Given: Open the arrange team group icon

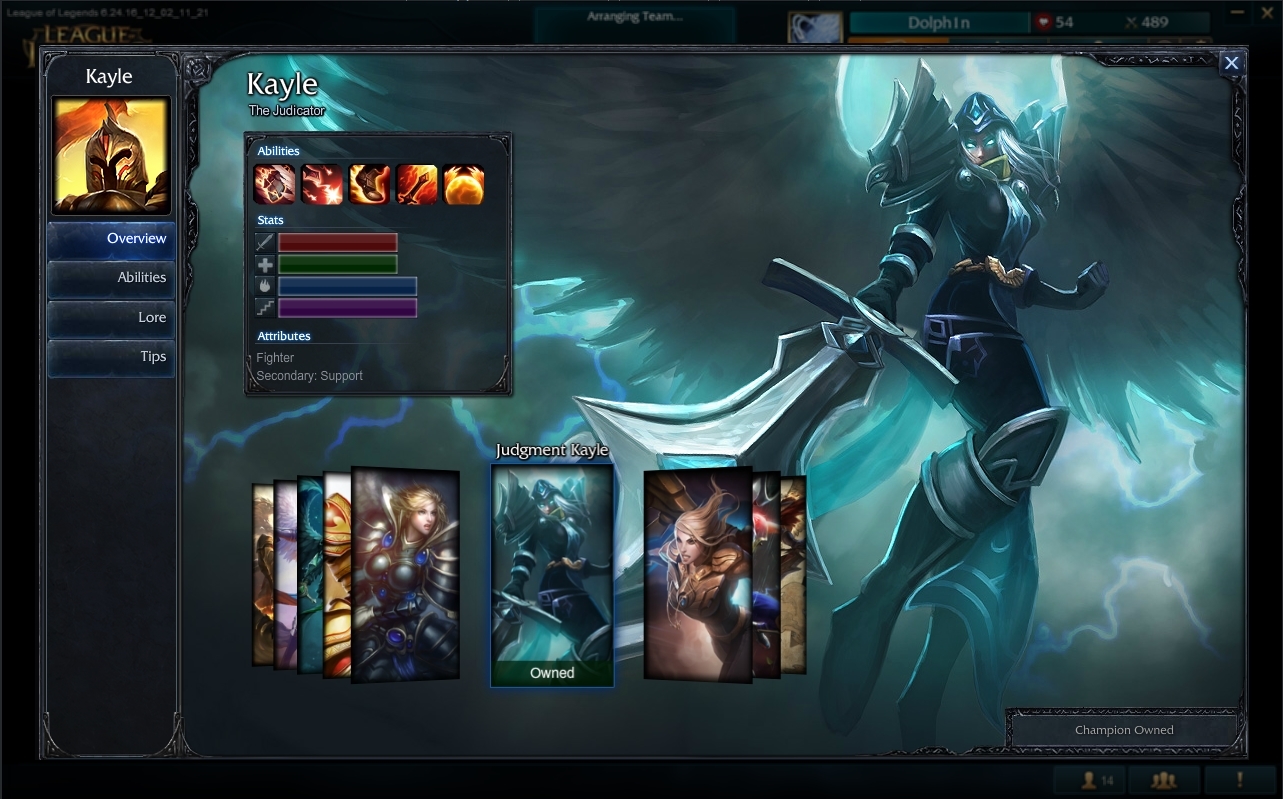Looking at the screenshot, I should coord(1166,780).
